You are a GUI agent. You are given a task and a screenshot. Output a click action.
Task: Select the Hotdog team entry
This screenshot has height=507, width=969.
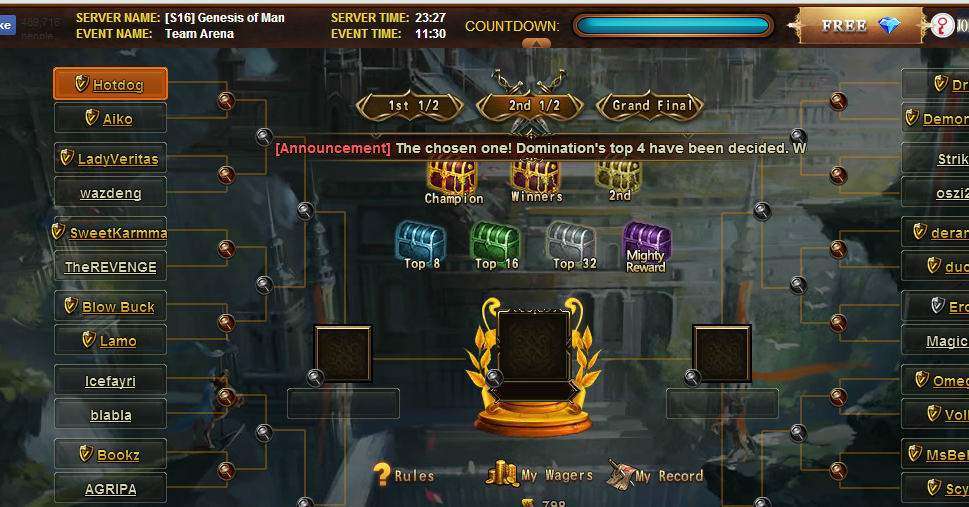[x=110, y=85]
